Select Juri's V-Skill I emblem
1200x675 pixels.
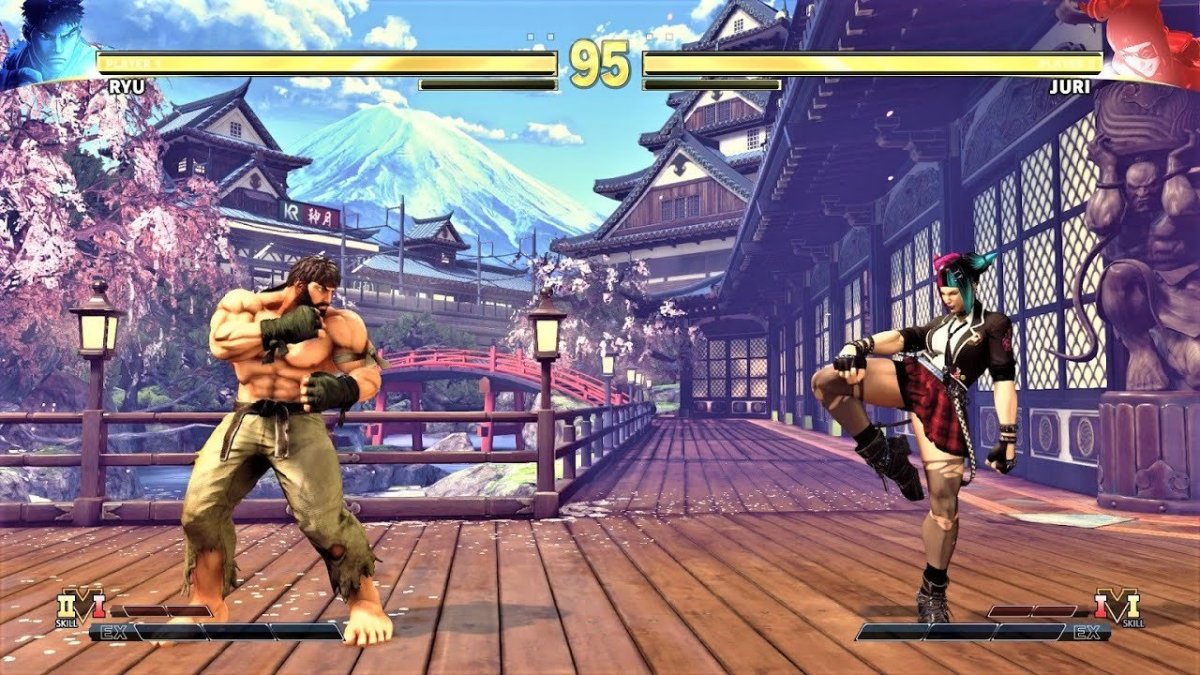click(x=1118, y=607)
